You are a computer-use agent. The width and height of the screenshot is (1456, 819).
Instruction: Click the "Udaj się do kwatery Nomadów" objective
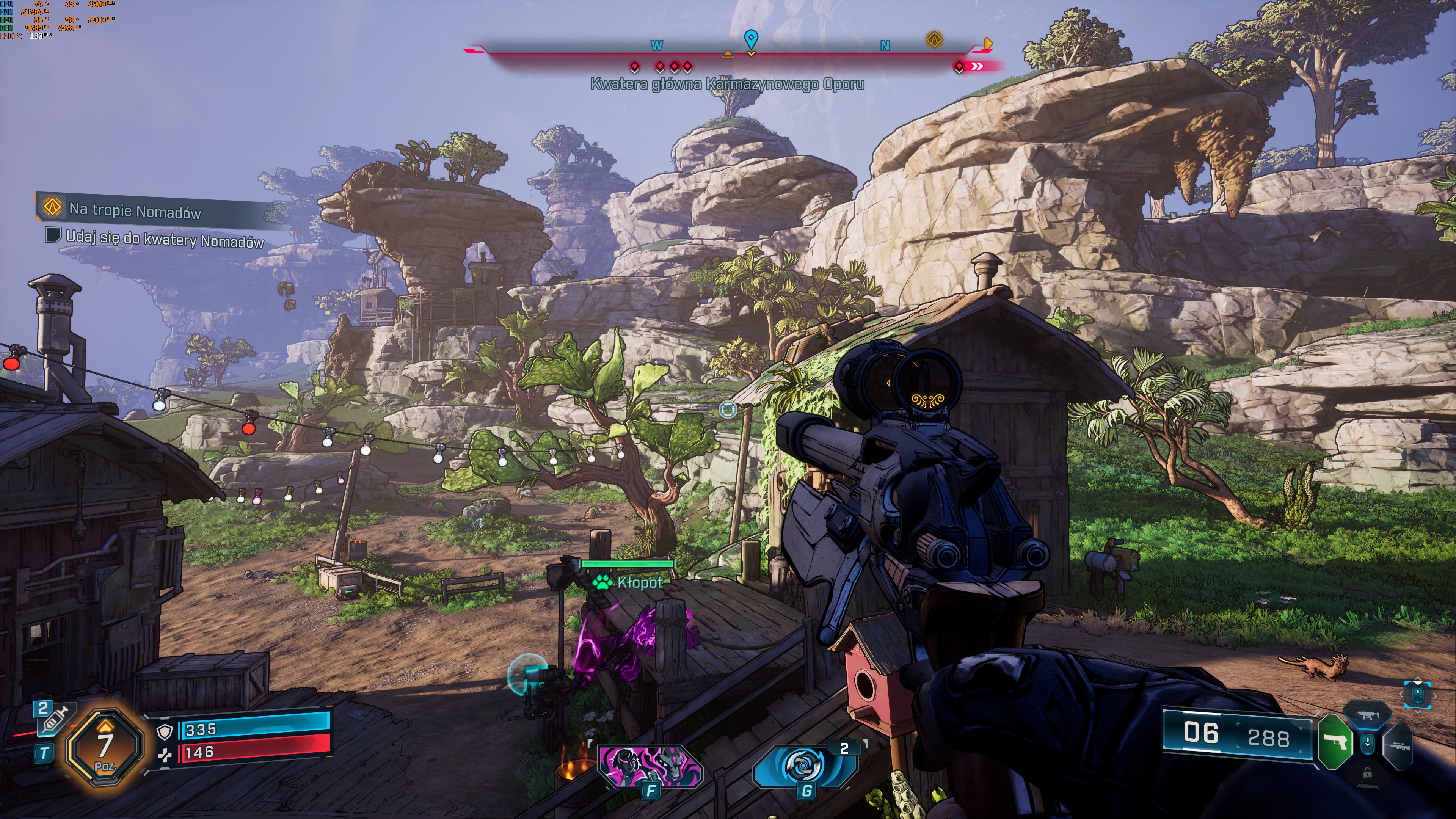(164, 239)
